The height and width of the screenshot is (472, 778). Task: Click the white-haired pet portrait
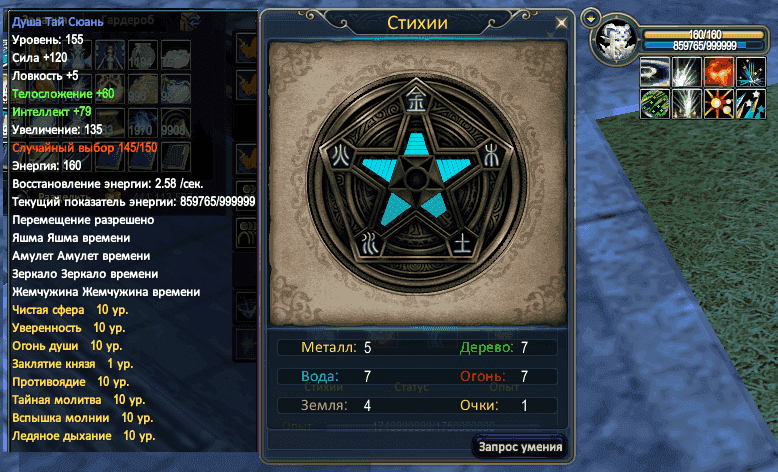pyautogui.click(x=616, y=39)
